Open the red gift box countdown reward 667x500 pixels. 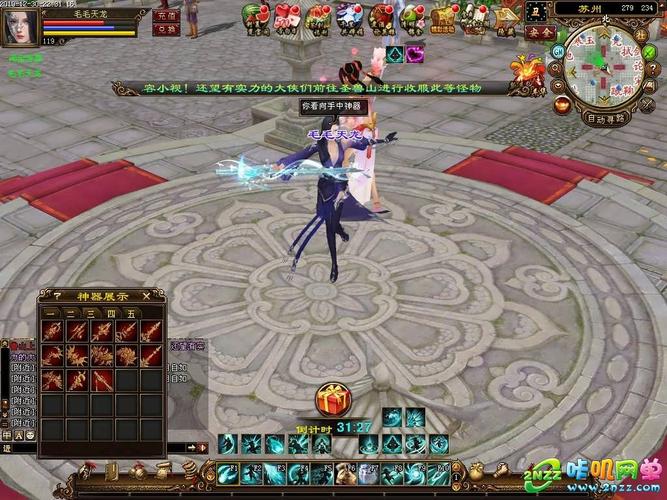[x=329, y=400]
